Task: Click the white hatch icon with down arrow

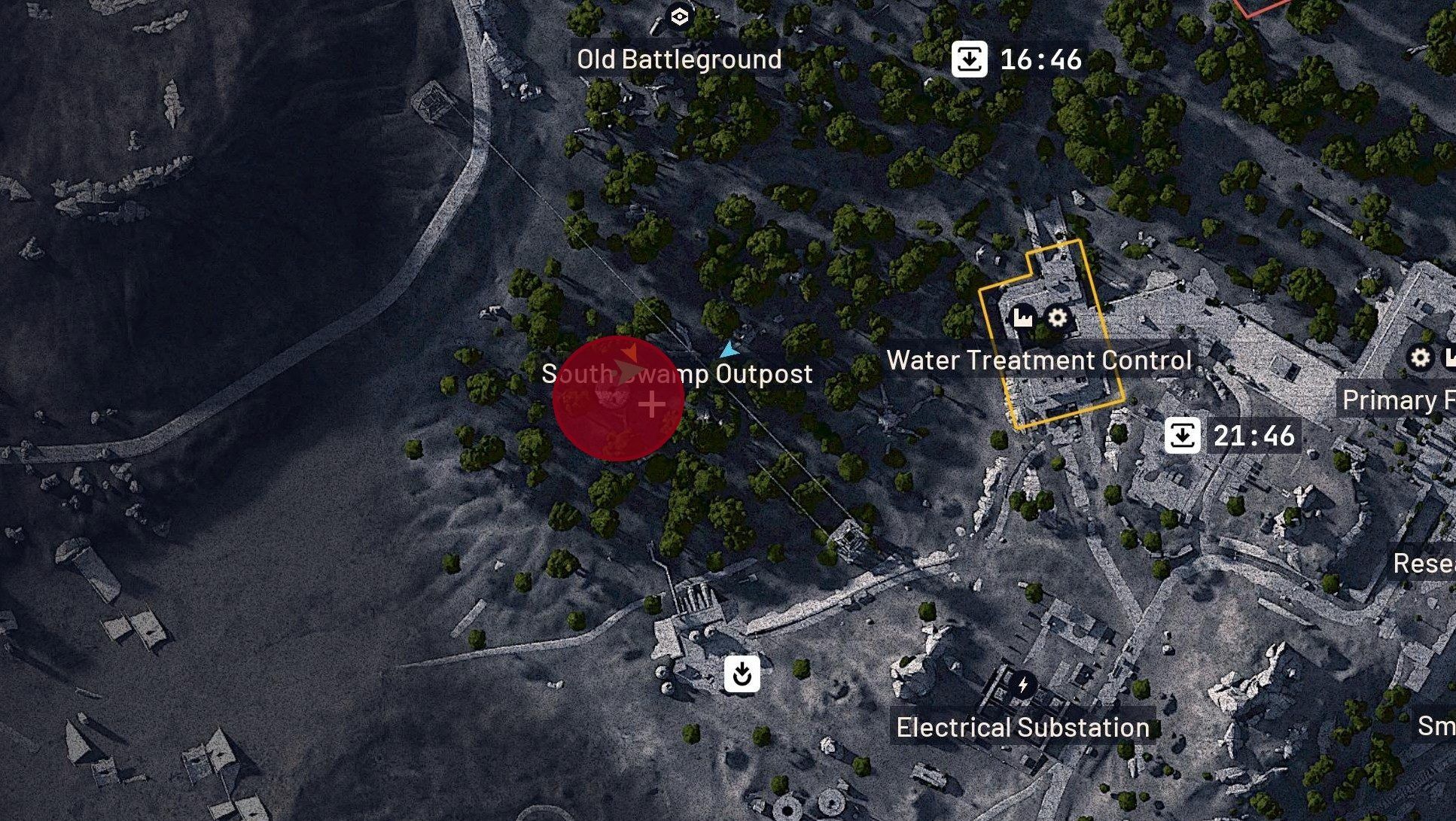Action: pyautogui.click(x=742, y=674)
